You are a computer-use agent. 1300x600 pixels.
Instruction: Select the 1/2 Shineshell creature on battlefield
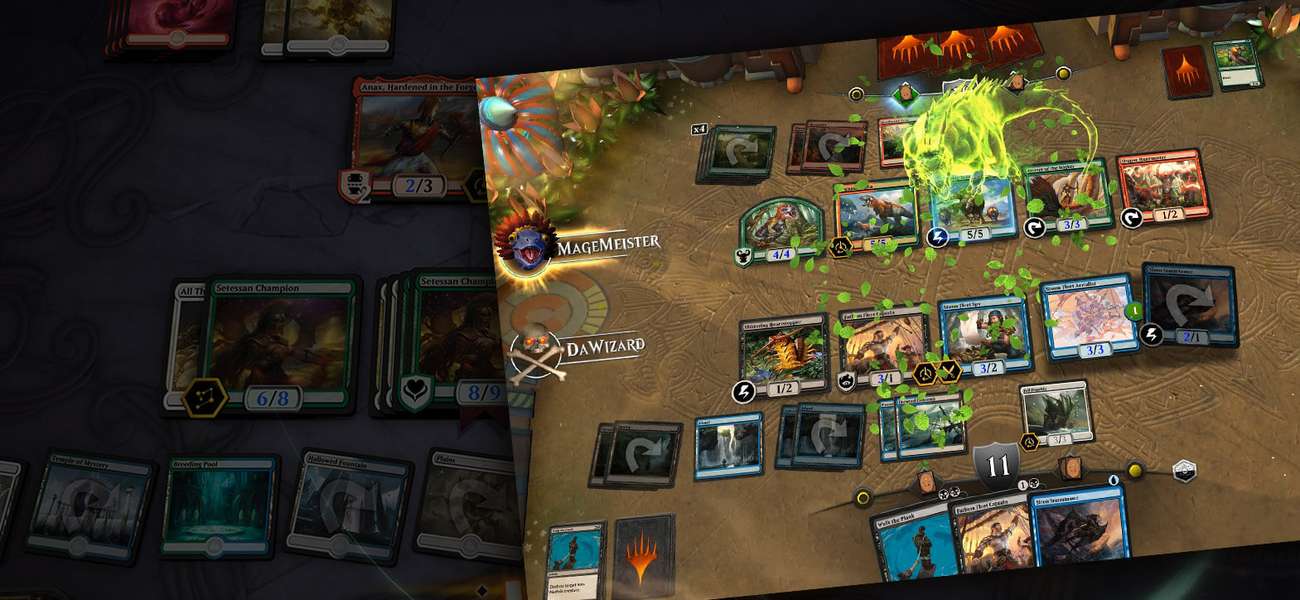(x=784, y=356)
